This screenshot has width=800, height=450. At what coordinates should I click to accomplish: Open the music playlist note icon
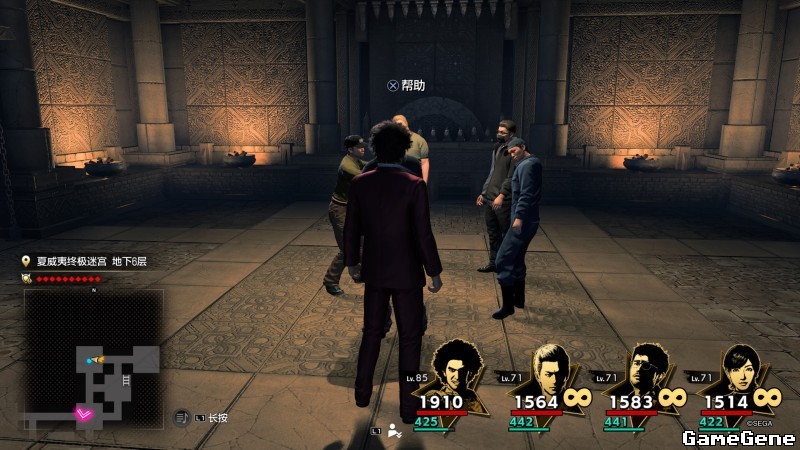click(181, 417)
